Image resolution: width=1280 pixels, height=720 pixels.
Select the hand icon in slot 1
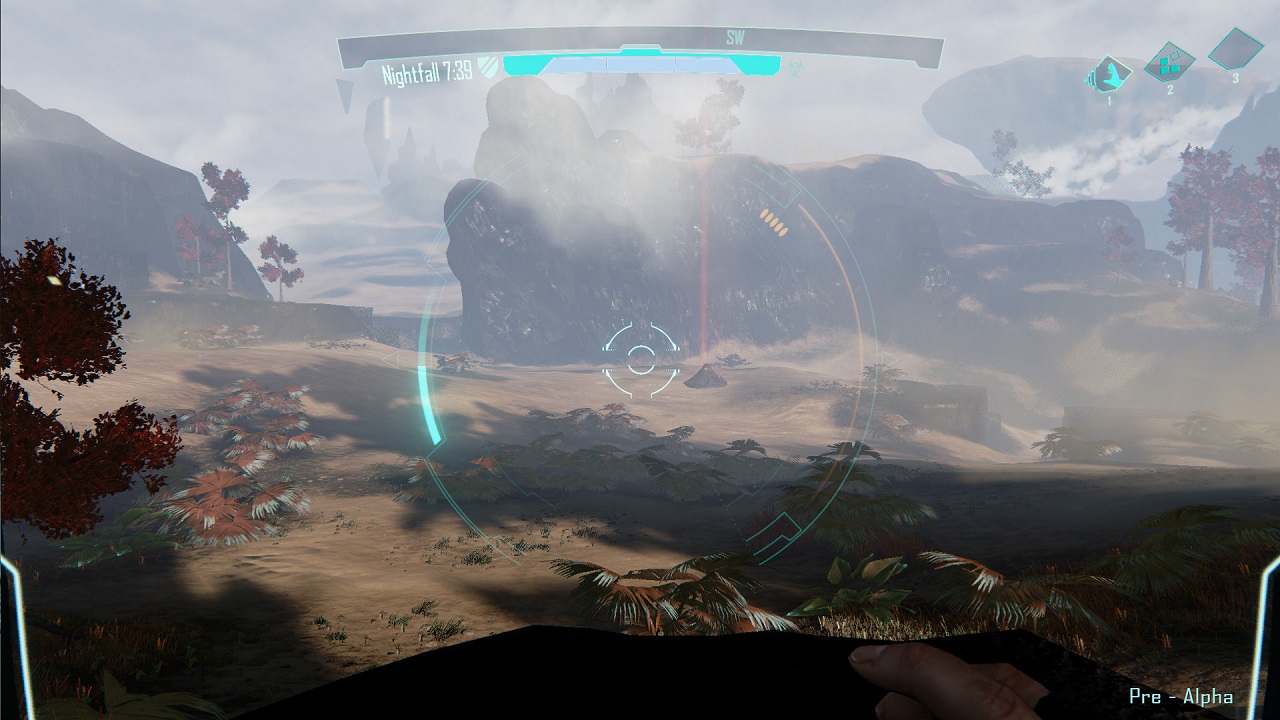1110,74
